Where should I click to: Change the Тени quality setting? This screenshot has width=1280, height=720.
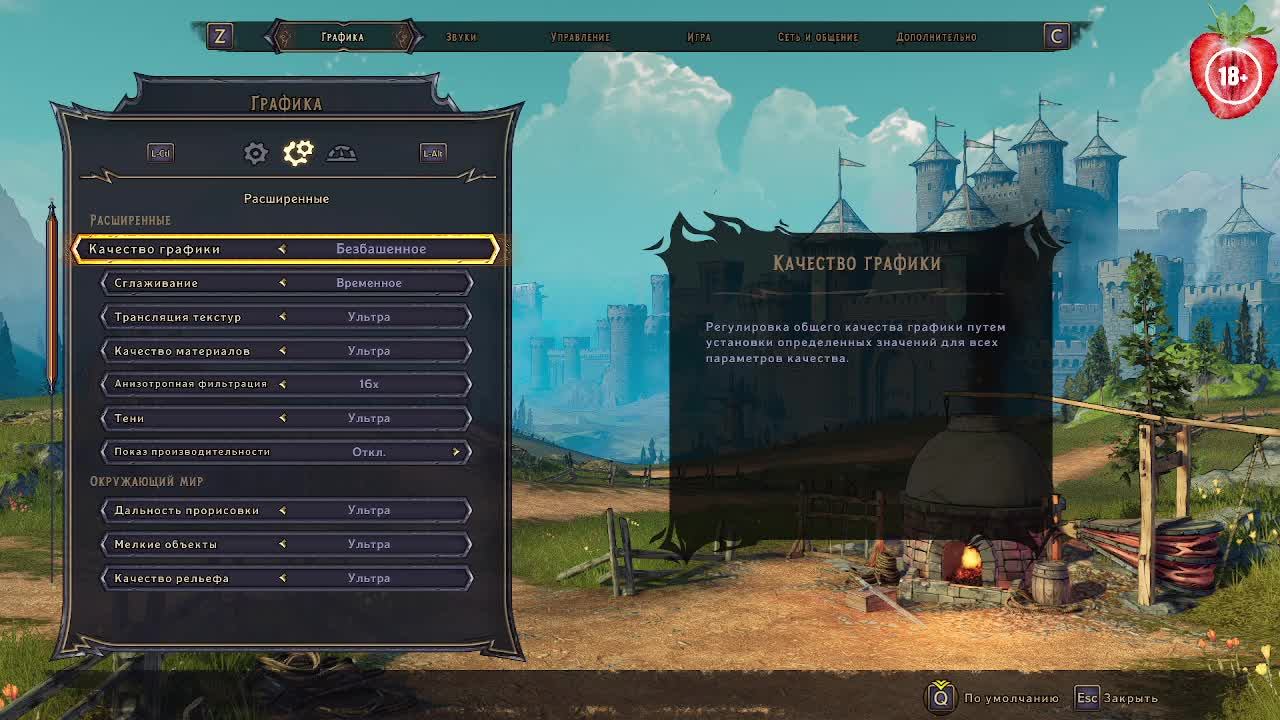287,418
